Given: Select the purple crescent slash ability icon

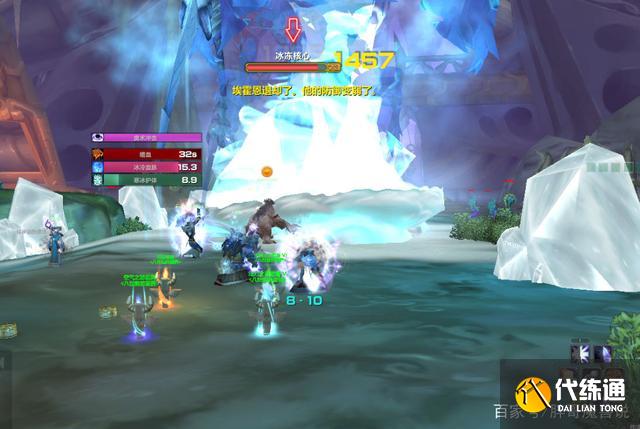Looking at the screenshot, I should click(603, 352).
